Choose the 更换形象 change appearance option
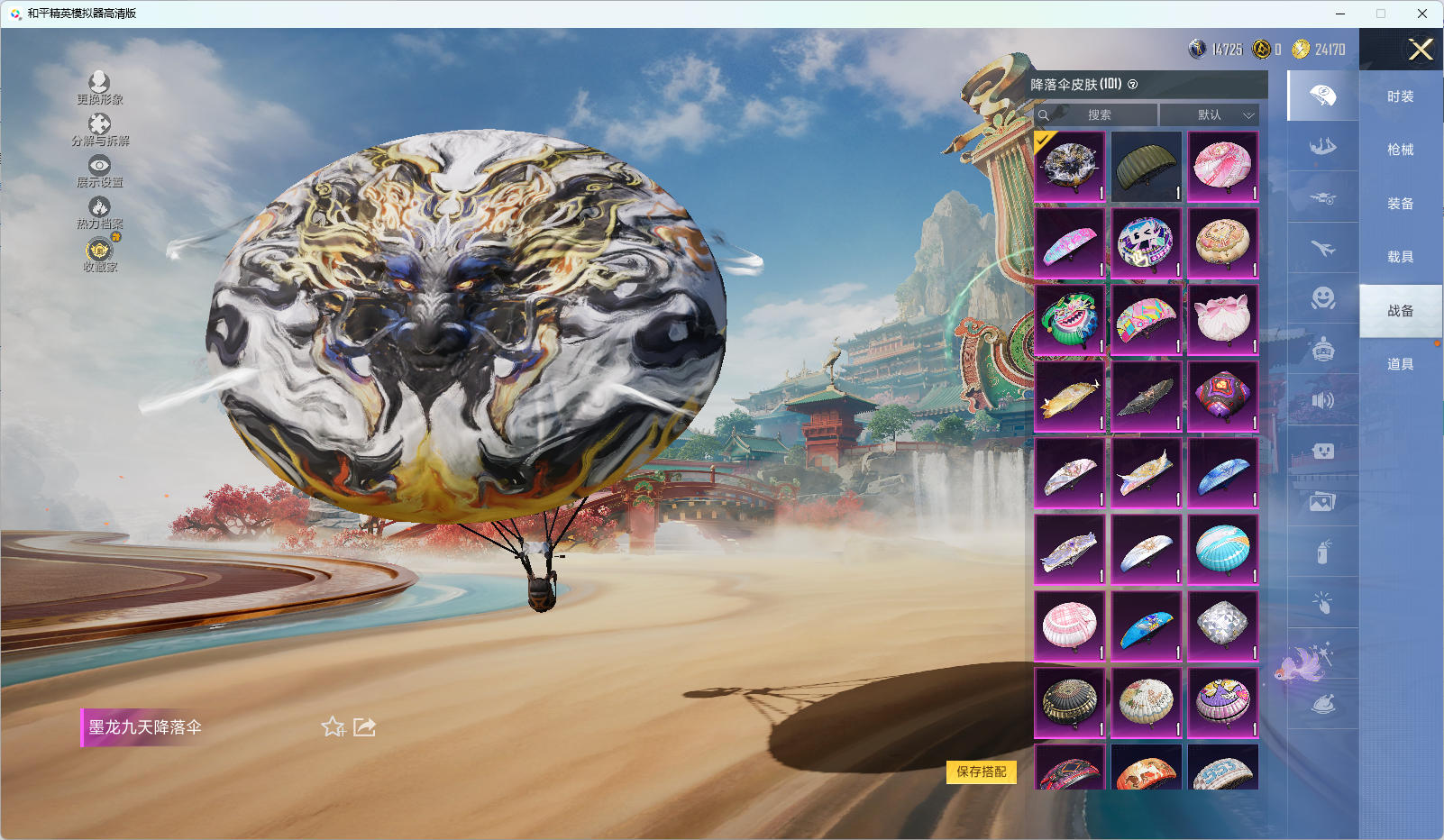The height and width of the screenshot is (840, 1444). click(x=99, y=88)
